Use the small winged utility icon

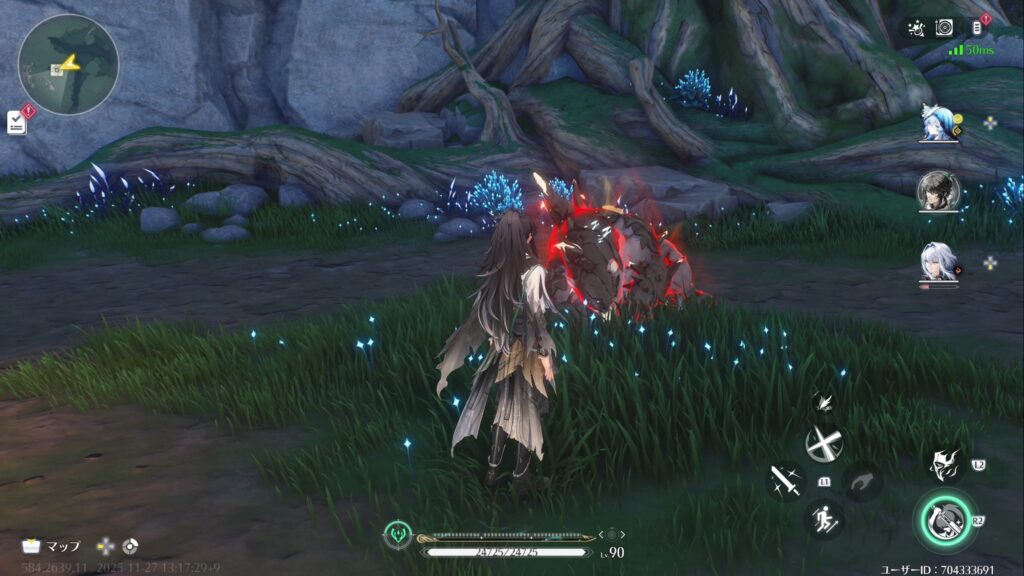(x=825, y=402)
